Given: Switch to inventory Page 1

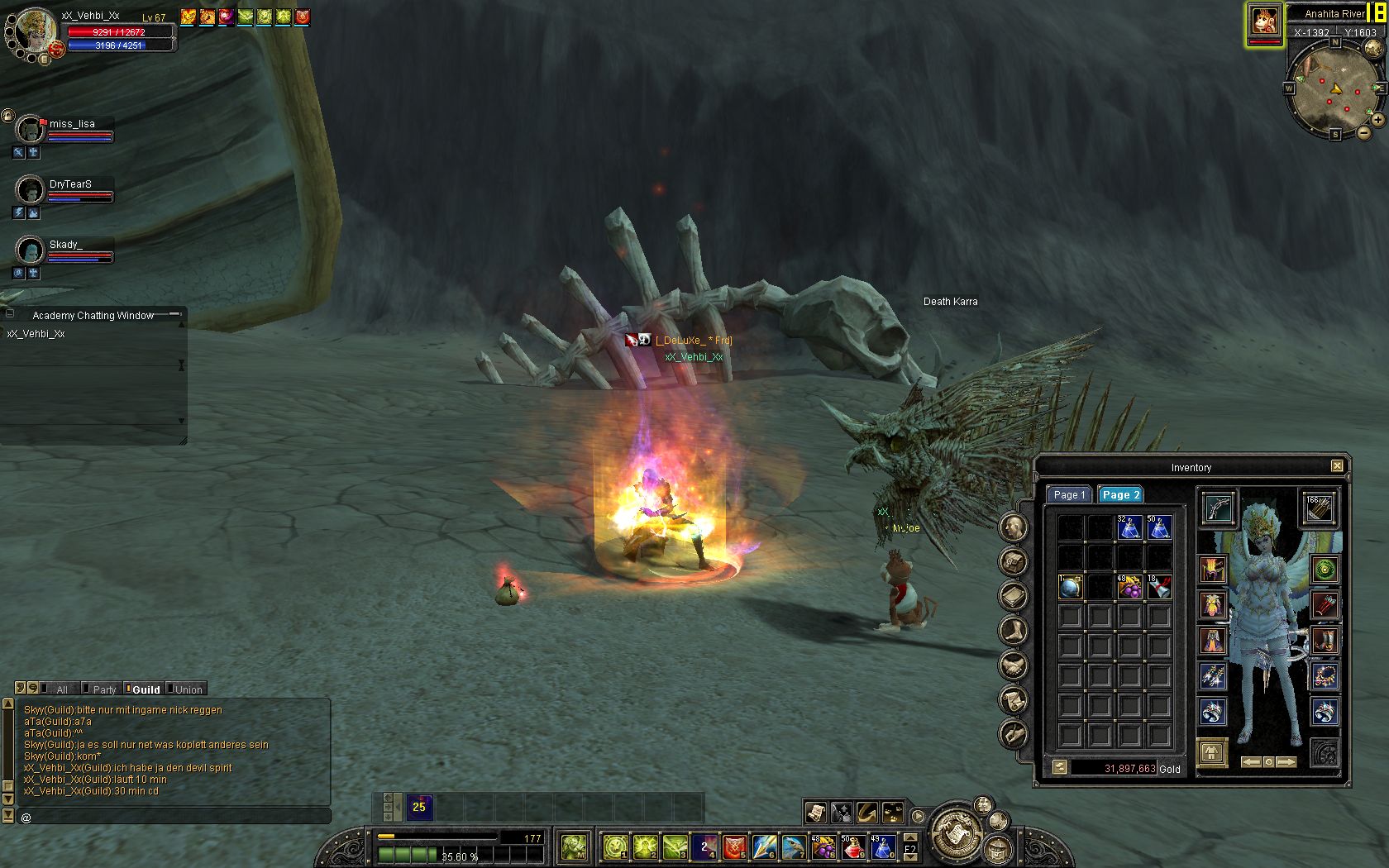Looking at the screenshot, I should (x=1069, y=494).
